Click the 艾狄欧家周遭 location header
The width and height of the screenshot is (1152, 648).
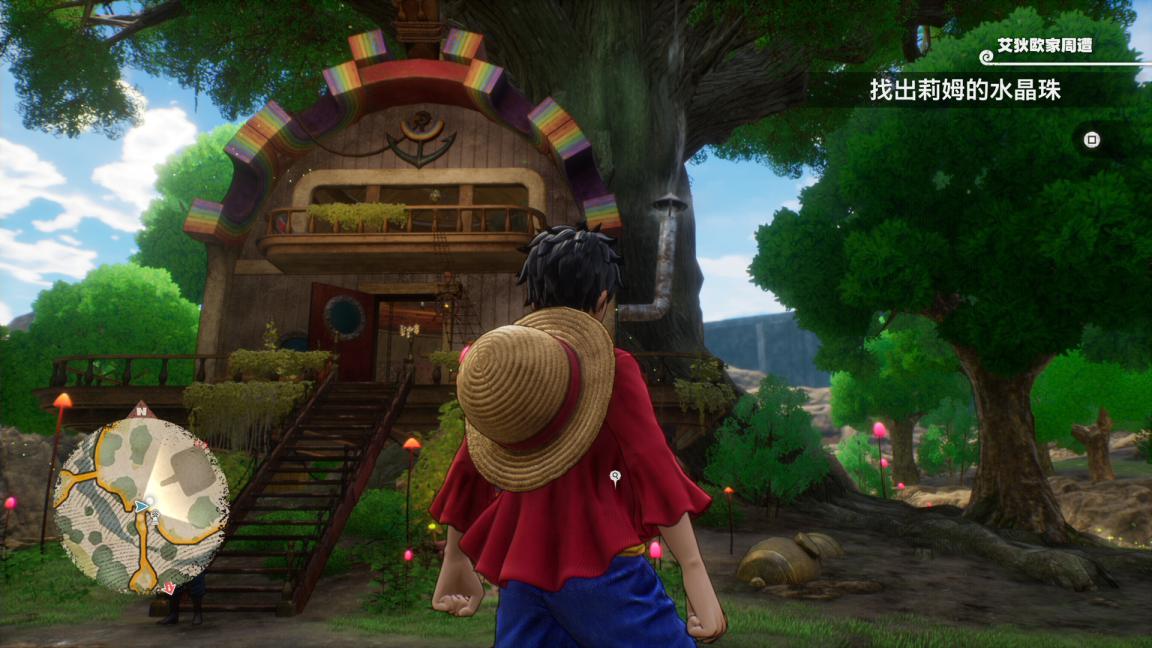coord(1043,46)
